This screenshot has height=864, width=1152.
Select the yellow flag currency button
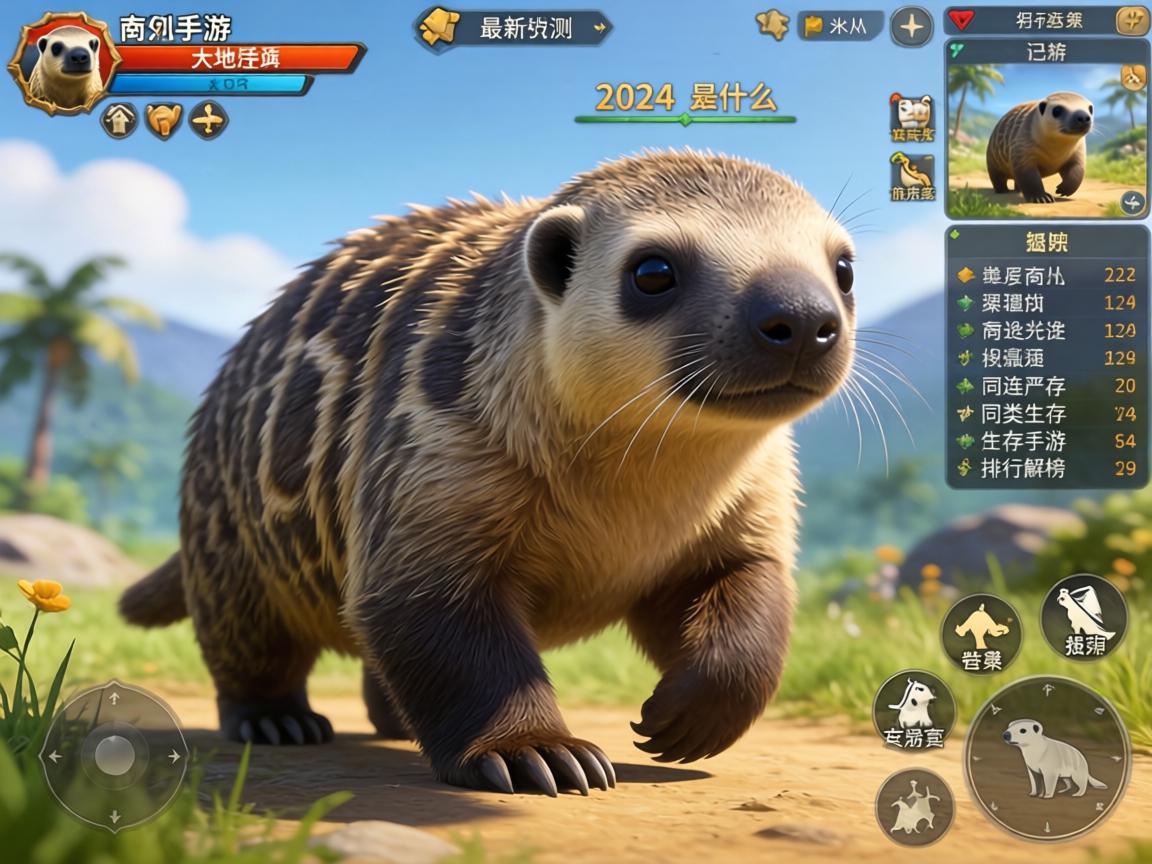click(x=840, y=26)
